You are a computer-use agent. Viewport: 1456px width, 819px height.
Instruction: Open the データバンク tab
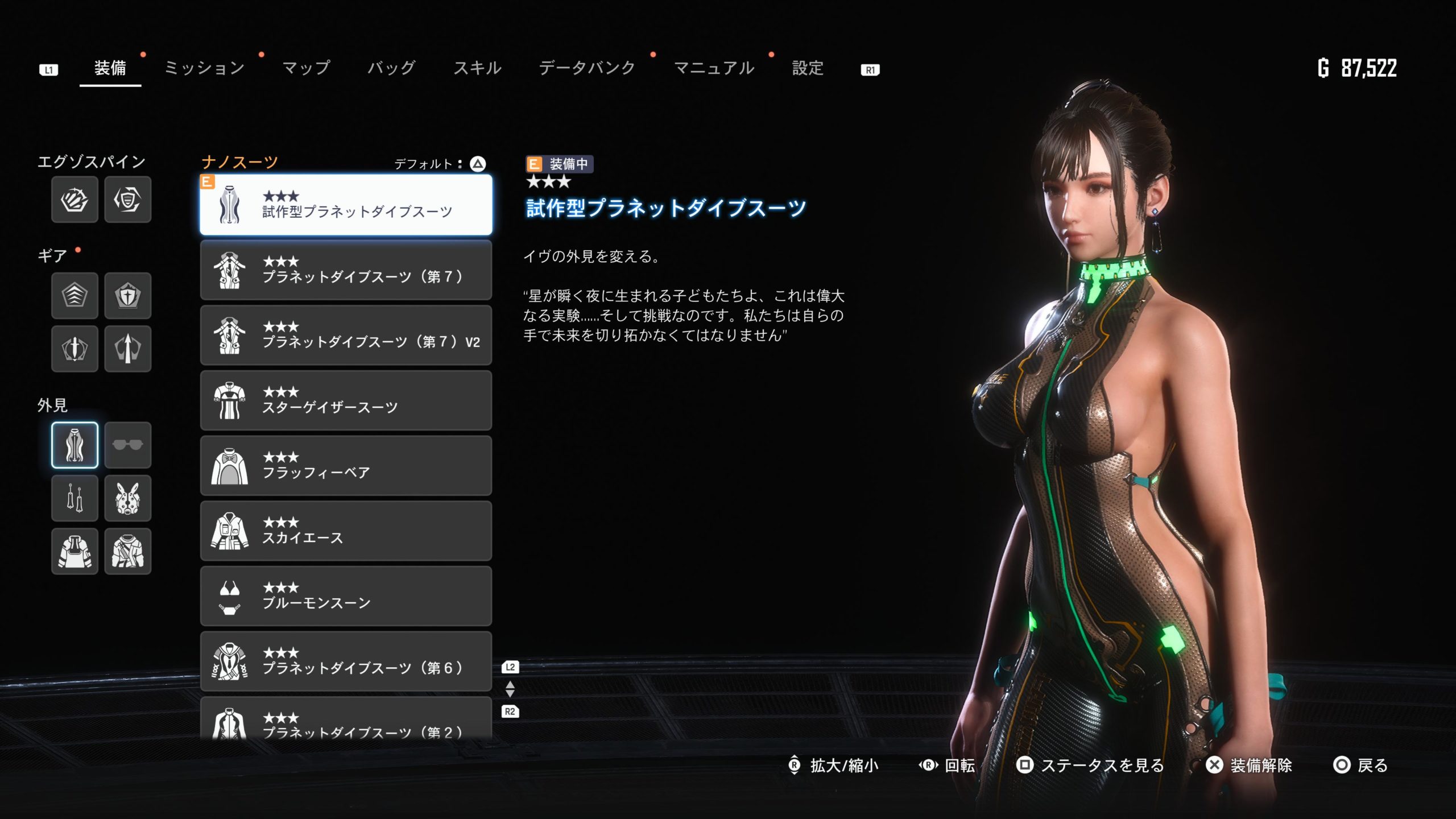pos(587,68)
